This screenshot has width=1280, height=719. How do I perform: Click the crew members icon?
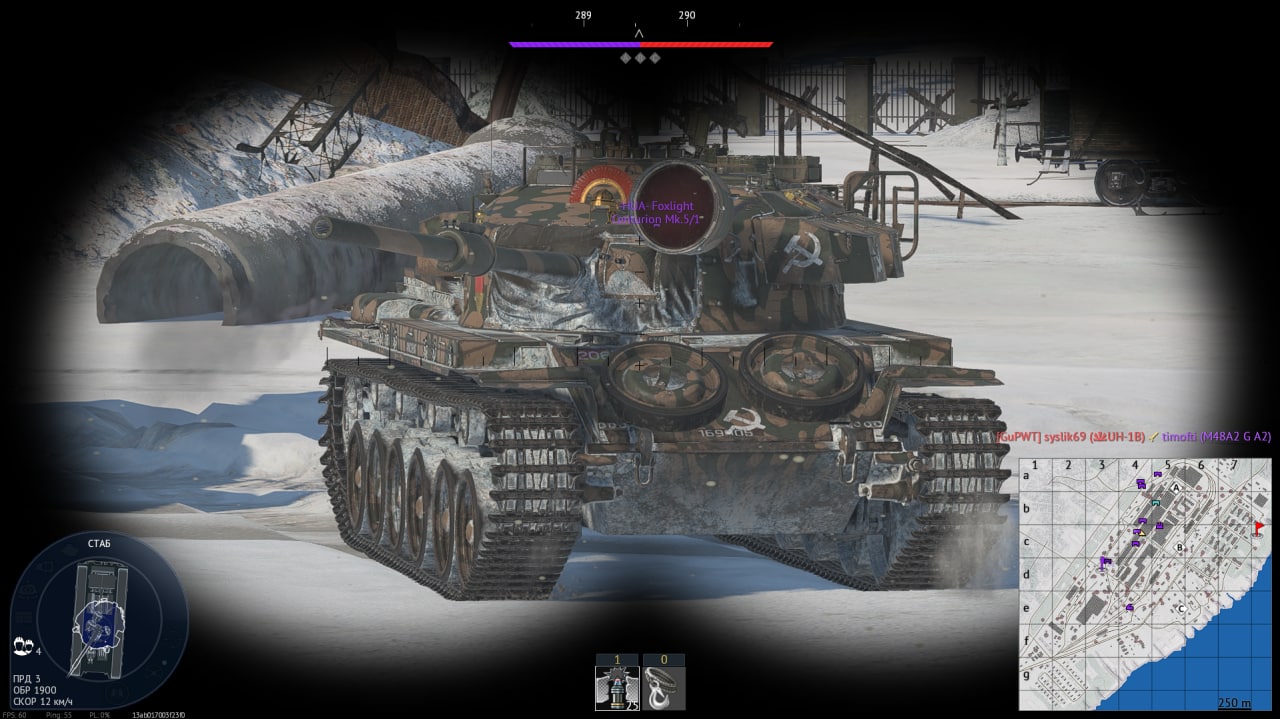(22, 649)
